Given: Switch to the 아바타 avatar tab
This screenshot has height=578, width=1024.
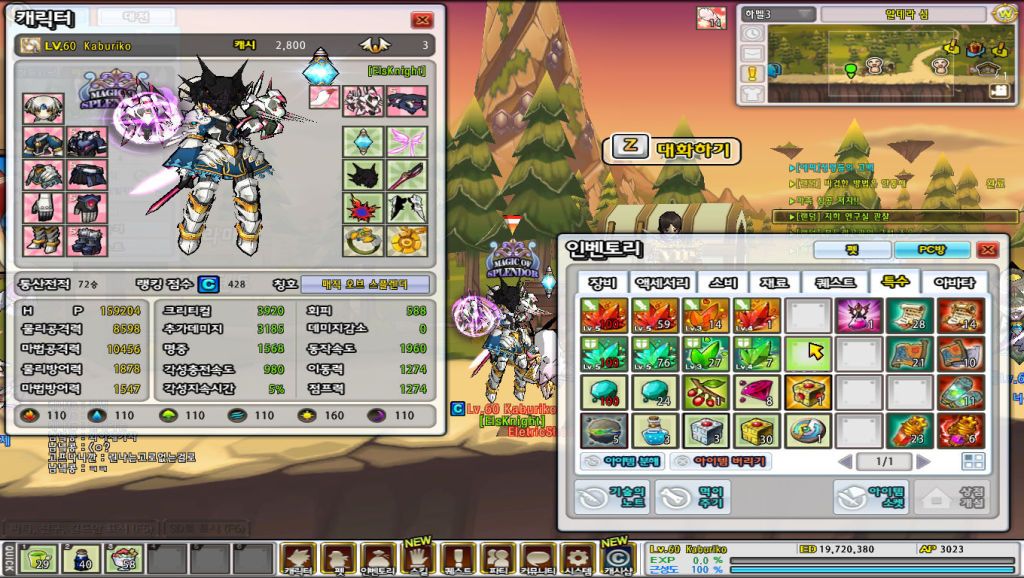Looking at the screenshot, I should [x=953, y=283].
